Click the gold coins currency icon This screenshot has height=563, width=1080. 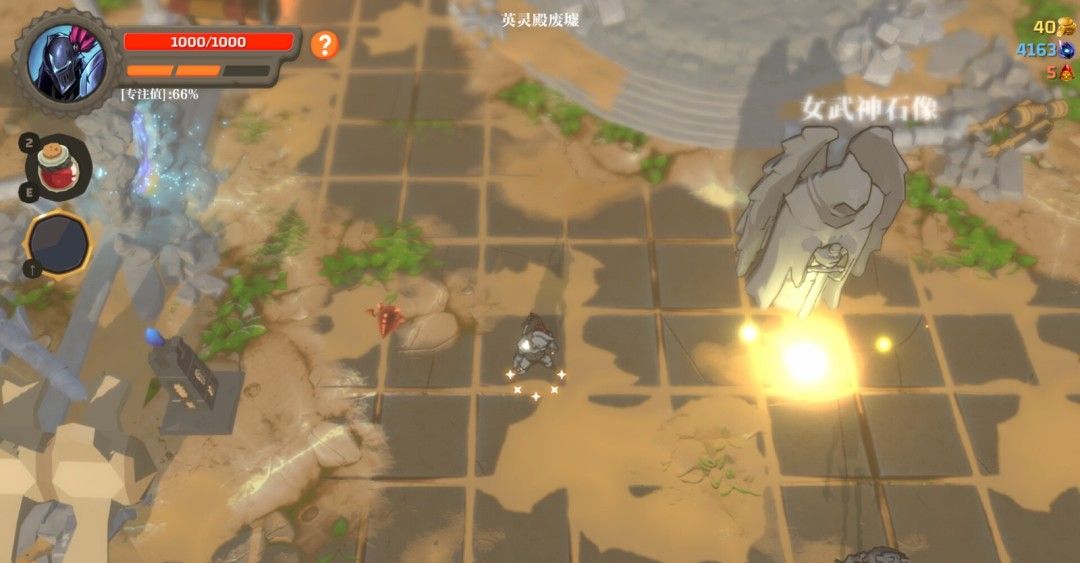[1065, 27]
